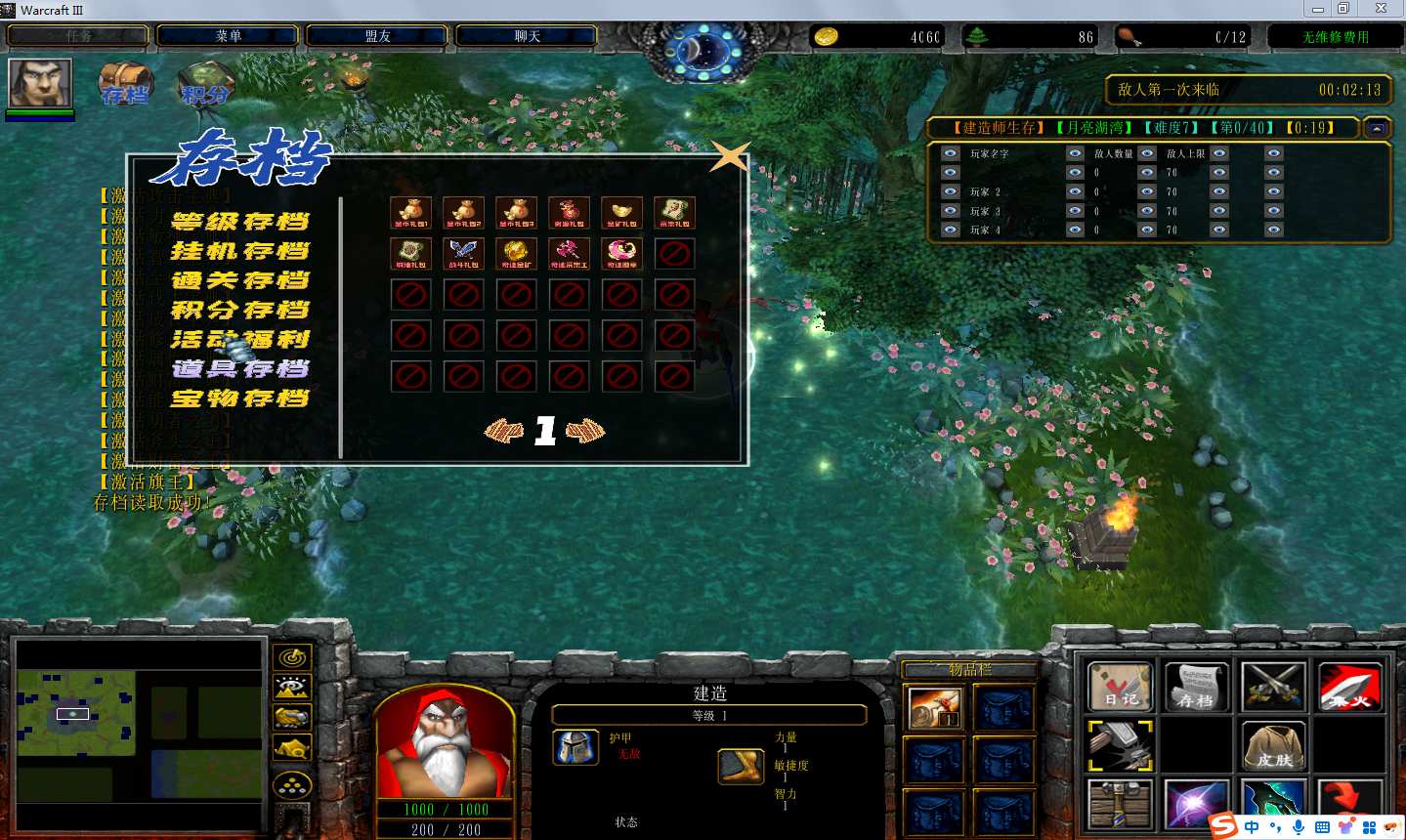This screenshot has height=840, width=1406.
Task: Open the 盟友 allies panel
Action: [377, 36]
